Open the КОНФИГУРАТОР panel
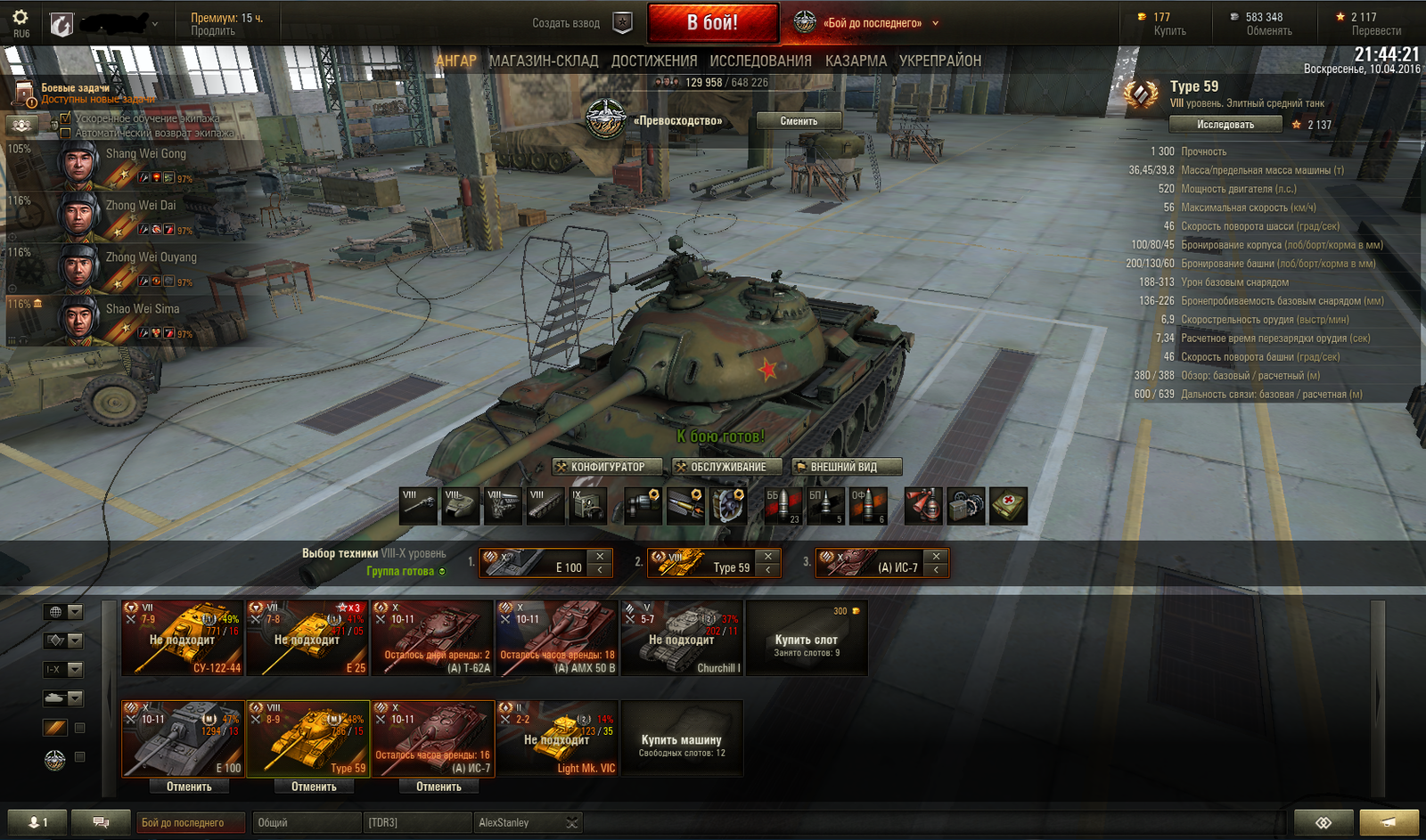Screen dimensions: 1426x840 (607, 467)
